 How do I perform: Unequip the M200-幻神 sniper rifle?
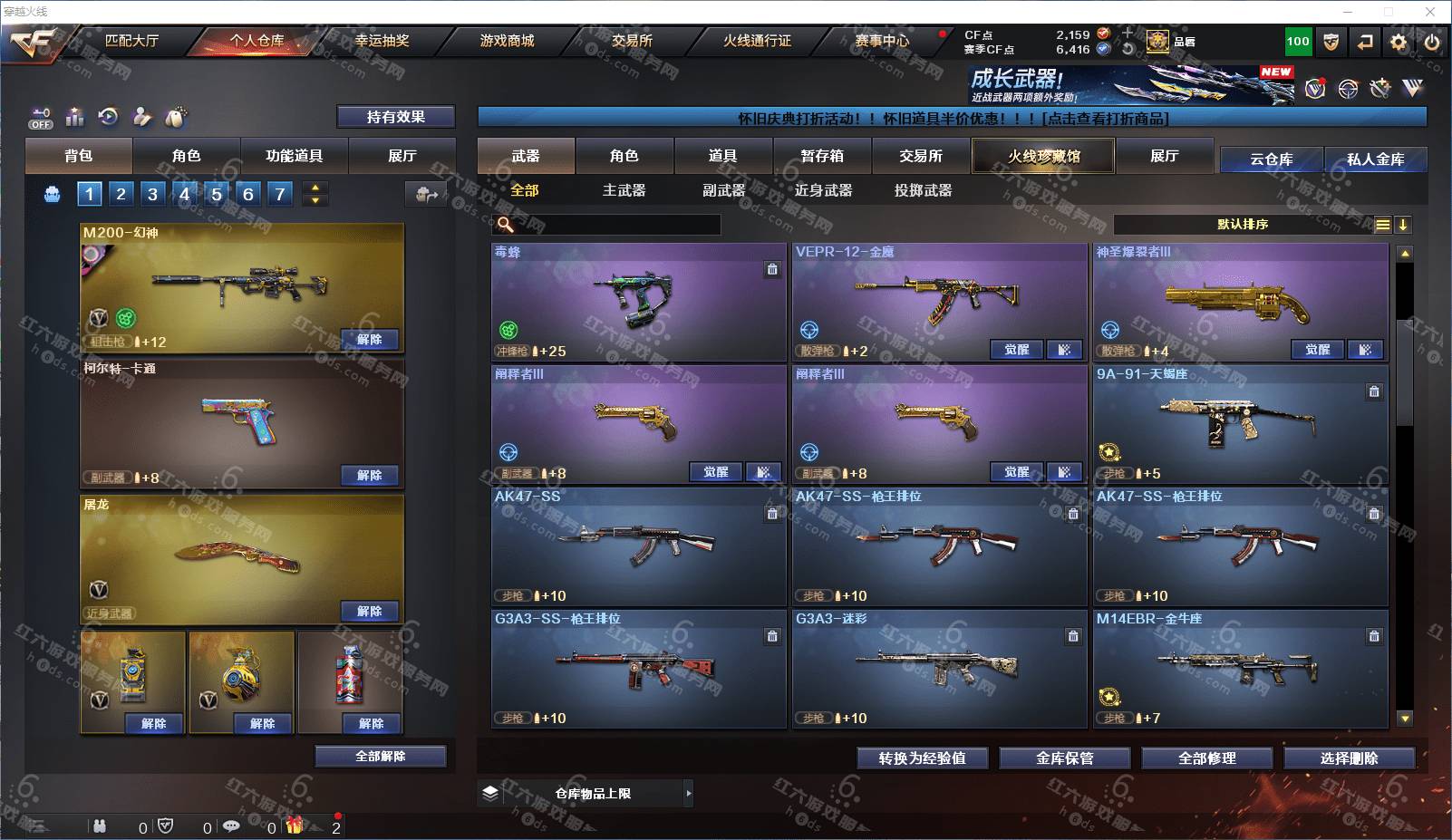369,340
